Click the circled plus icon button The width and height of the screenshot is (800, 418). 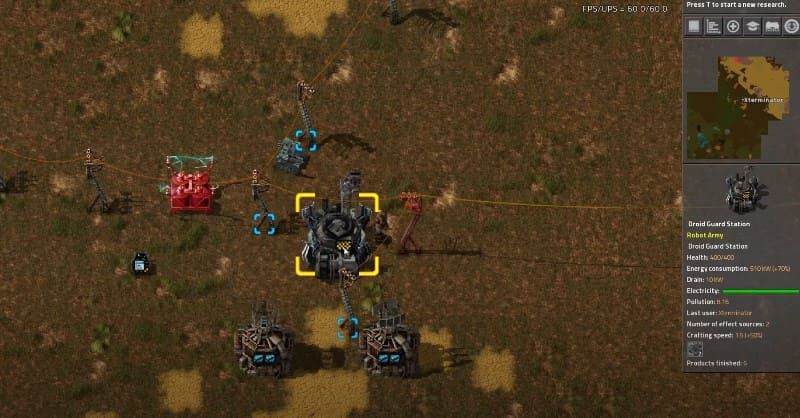coord(733,27)
